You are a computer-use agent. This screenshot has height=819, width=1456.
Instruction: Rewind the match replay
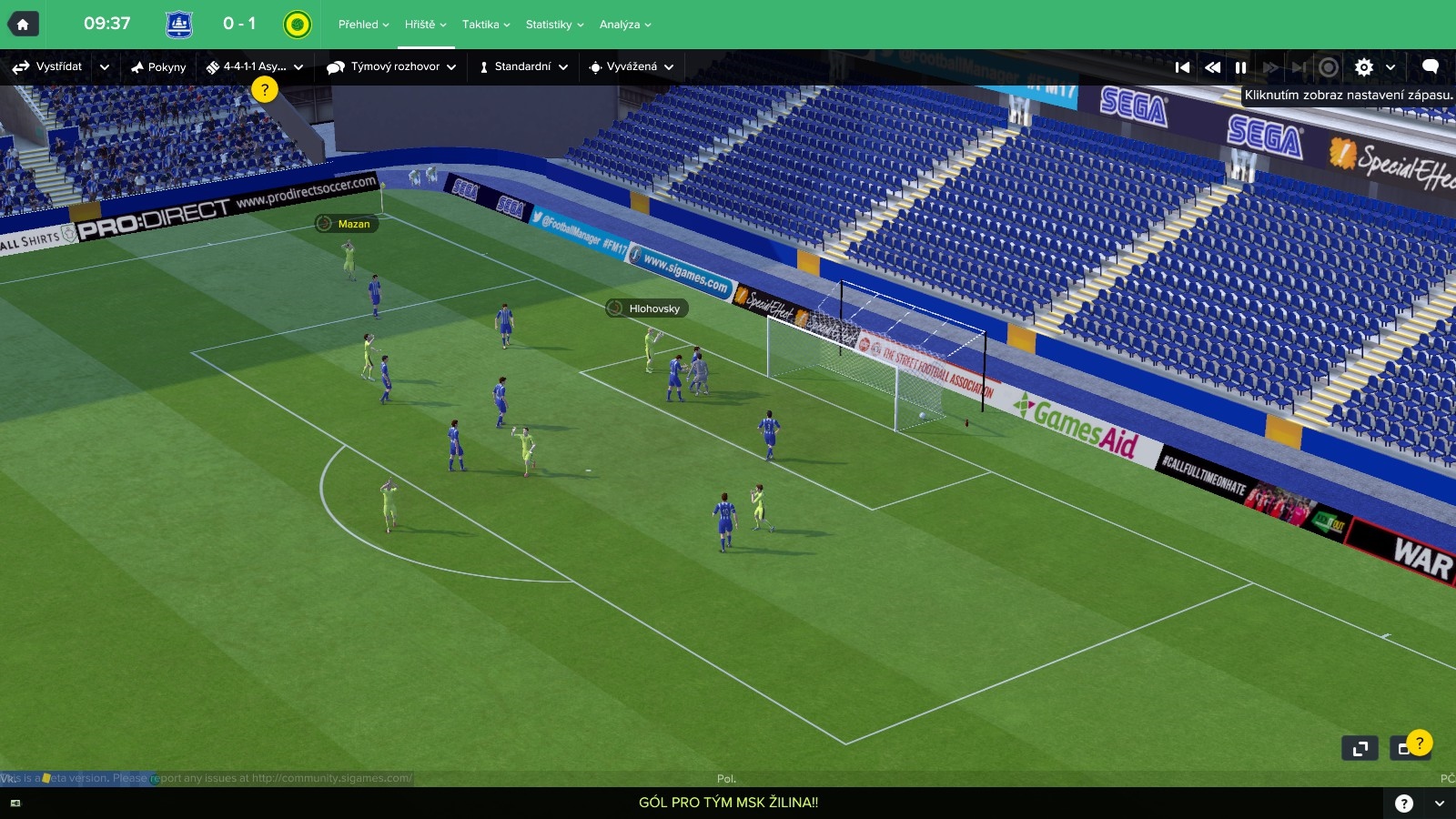pyautogui.click(x=1212, y=67)
